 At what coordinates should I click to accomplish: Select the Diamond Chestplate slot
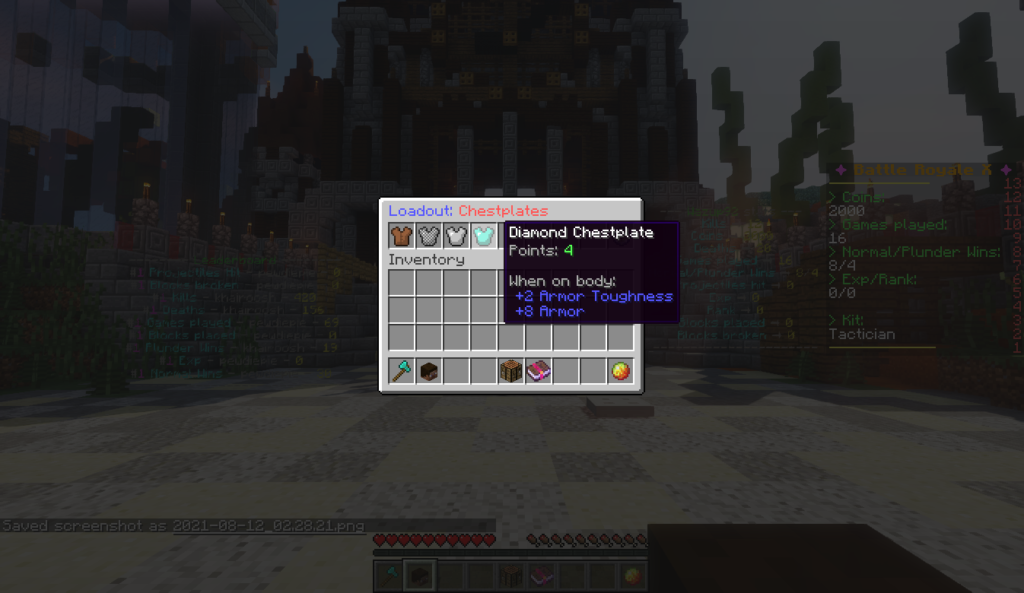485,236
